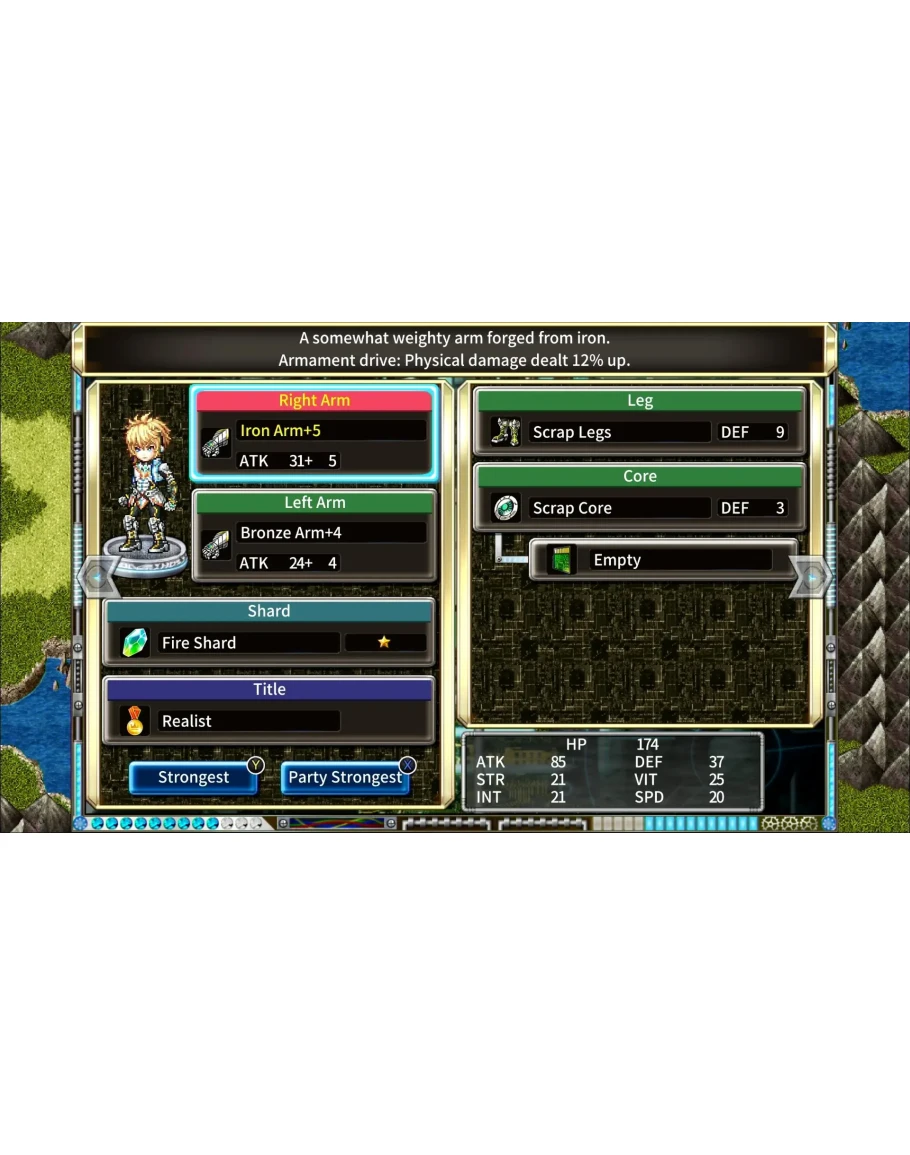
Task: Activate the Party Strongest button
Action: click(x=345, y=777)
